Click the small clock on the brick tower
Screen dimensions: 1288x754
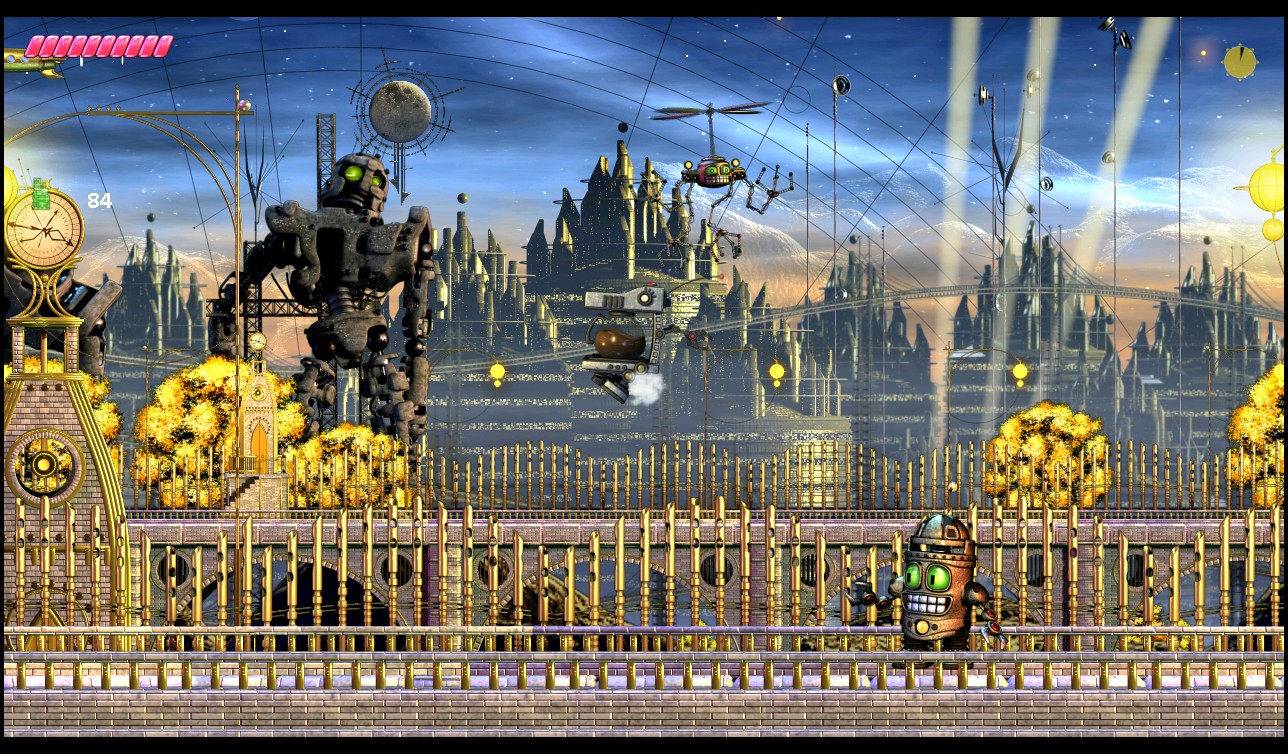259,343
